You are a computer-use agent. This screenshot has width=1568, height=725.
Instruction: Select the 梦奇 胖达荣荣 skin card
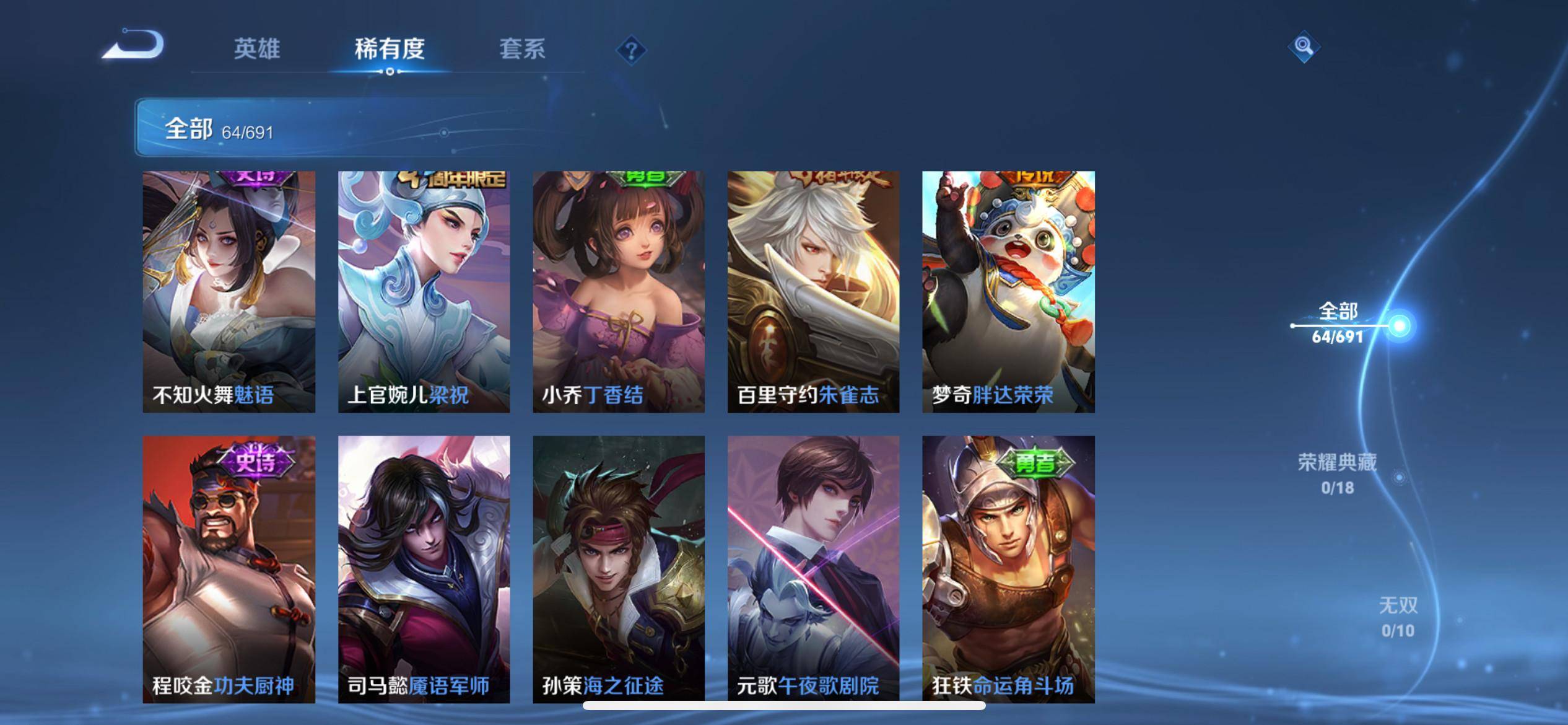(1008, 291)
